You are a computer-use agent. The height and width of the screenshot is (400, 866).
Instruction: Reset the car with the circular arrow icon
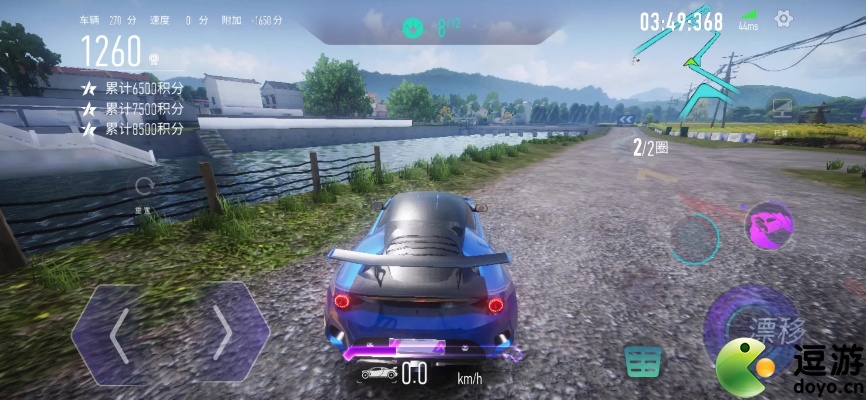click(x=144, y=186)
